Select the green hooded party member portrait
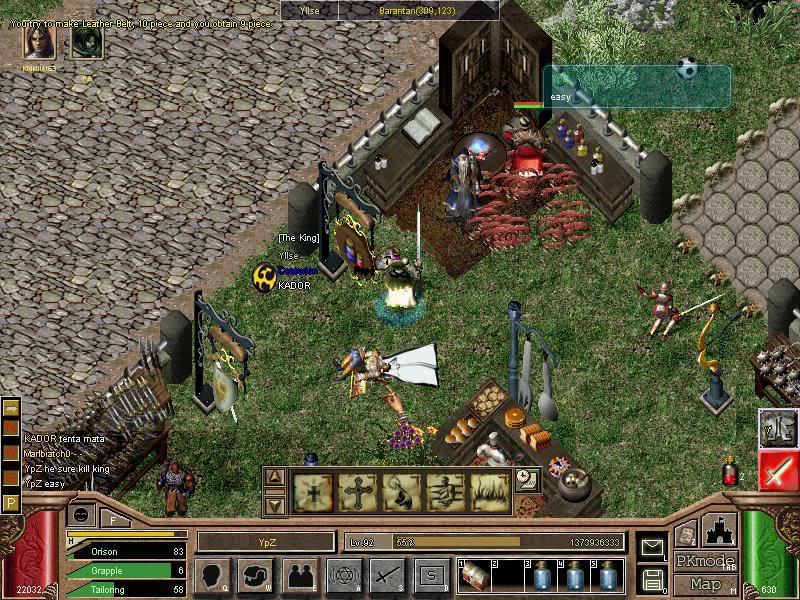The width and height of the screenshot is (800, 600). point(87,43)
